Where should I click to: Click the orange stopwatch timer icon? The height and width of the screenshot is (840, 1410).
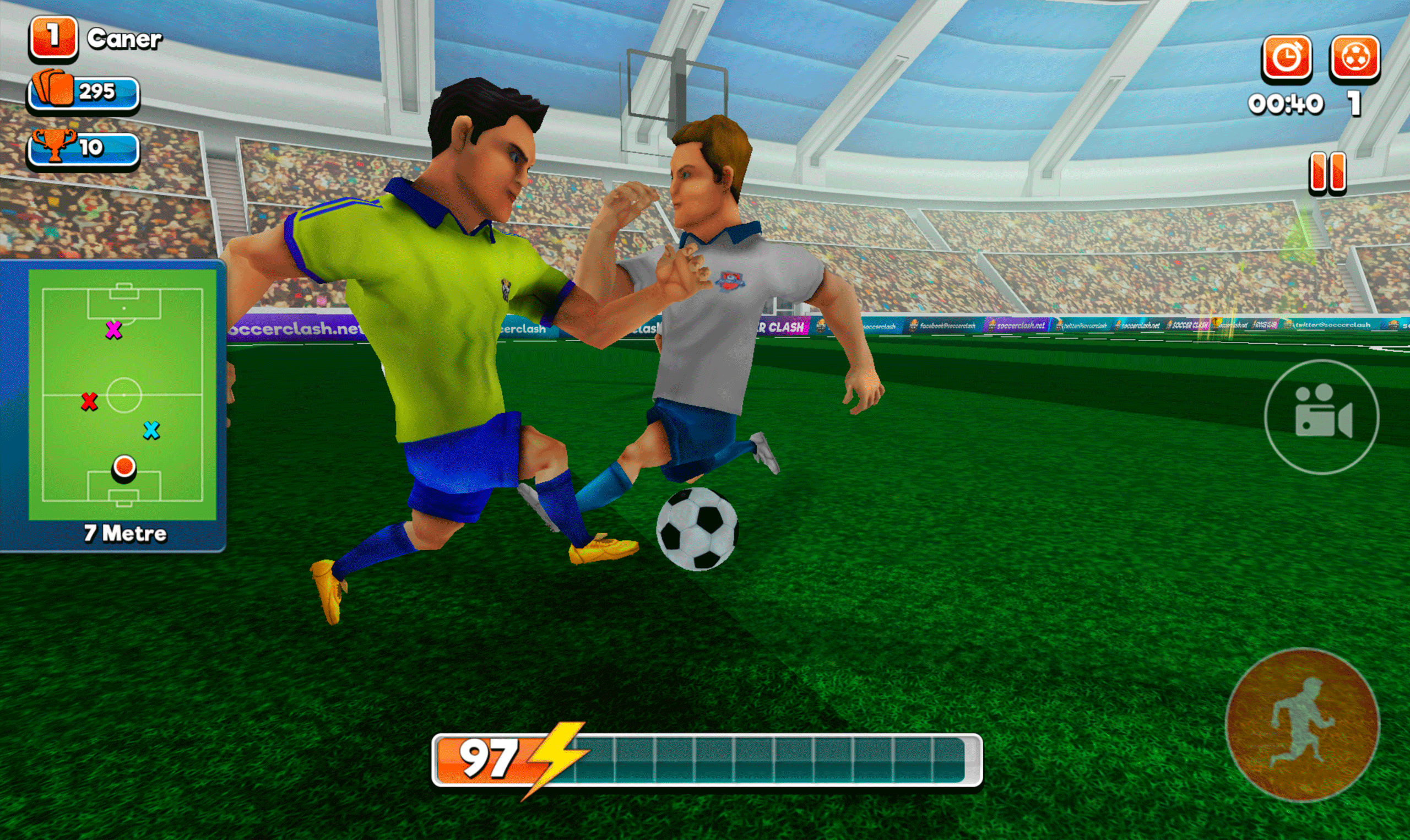[1287, 57]
